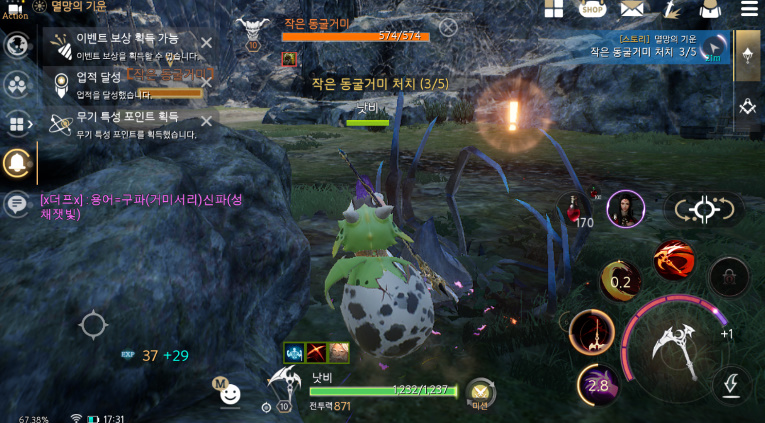Use the red health potion
The image size is (765, 423).
(x=574, y=207)
